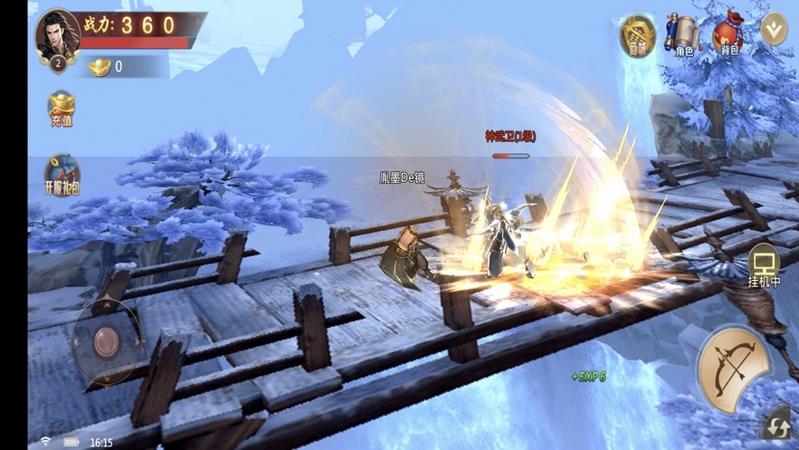Open the 充值 recharge shop
This screenshot has width=799, height=450.
(61, 108)
